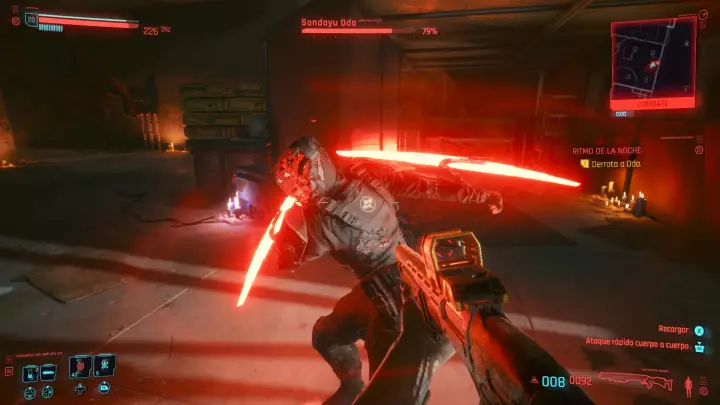Use the red grenade quick slot

[x=80, y=366]
